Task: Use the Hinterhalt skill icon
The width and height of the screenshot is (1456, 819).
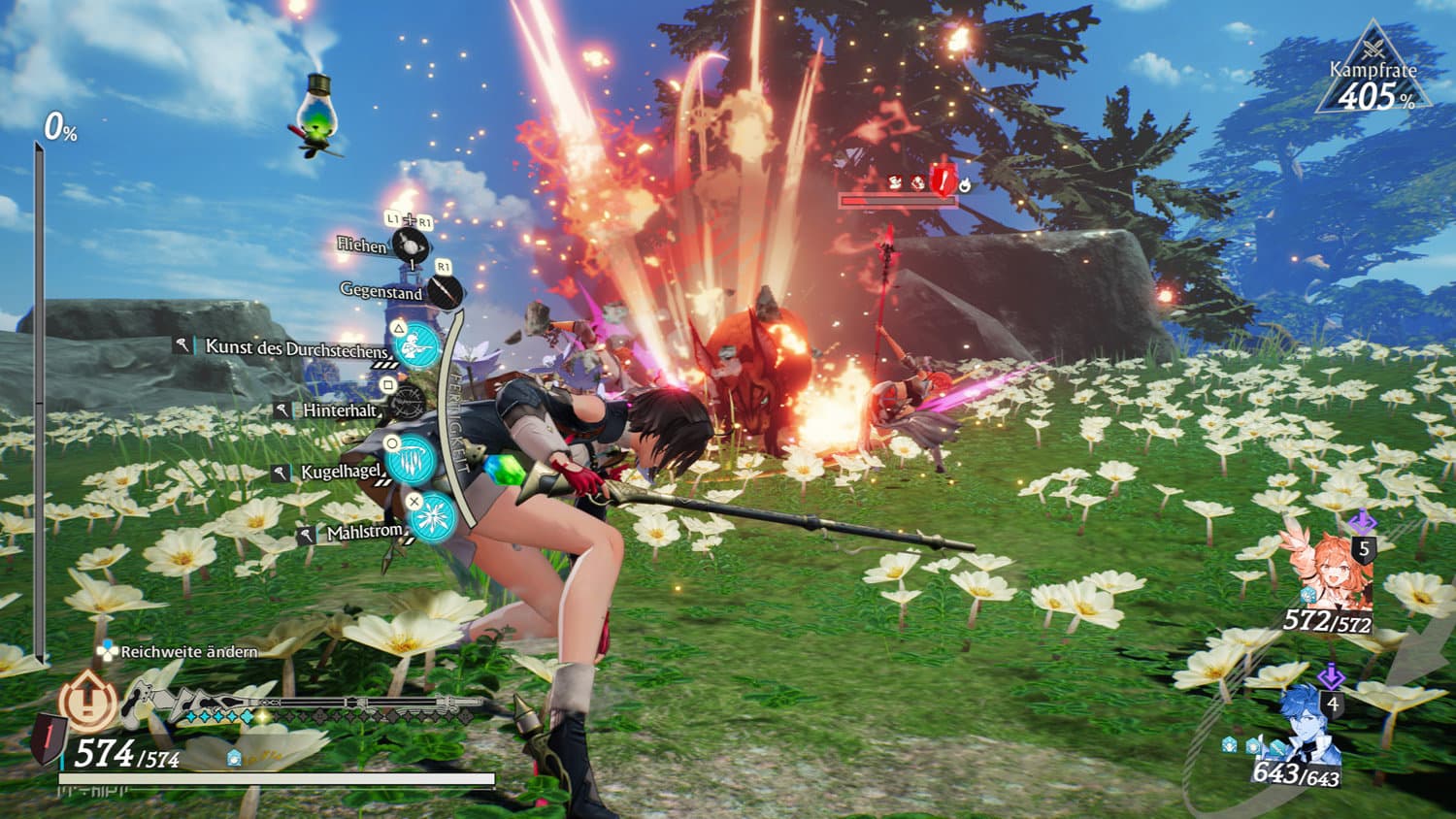Action: tap(409, 402)
